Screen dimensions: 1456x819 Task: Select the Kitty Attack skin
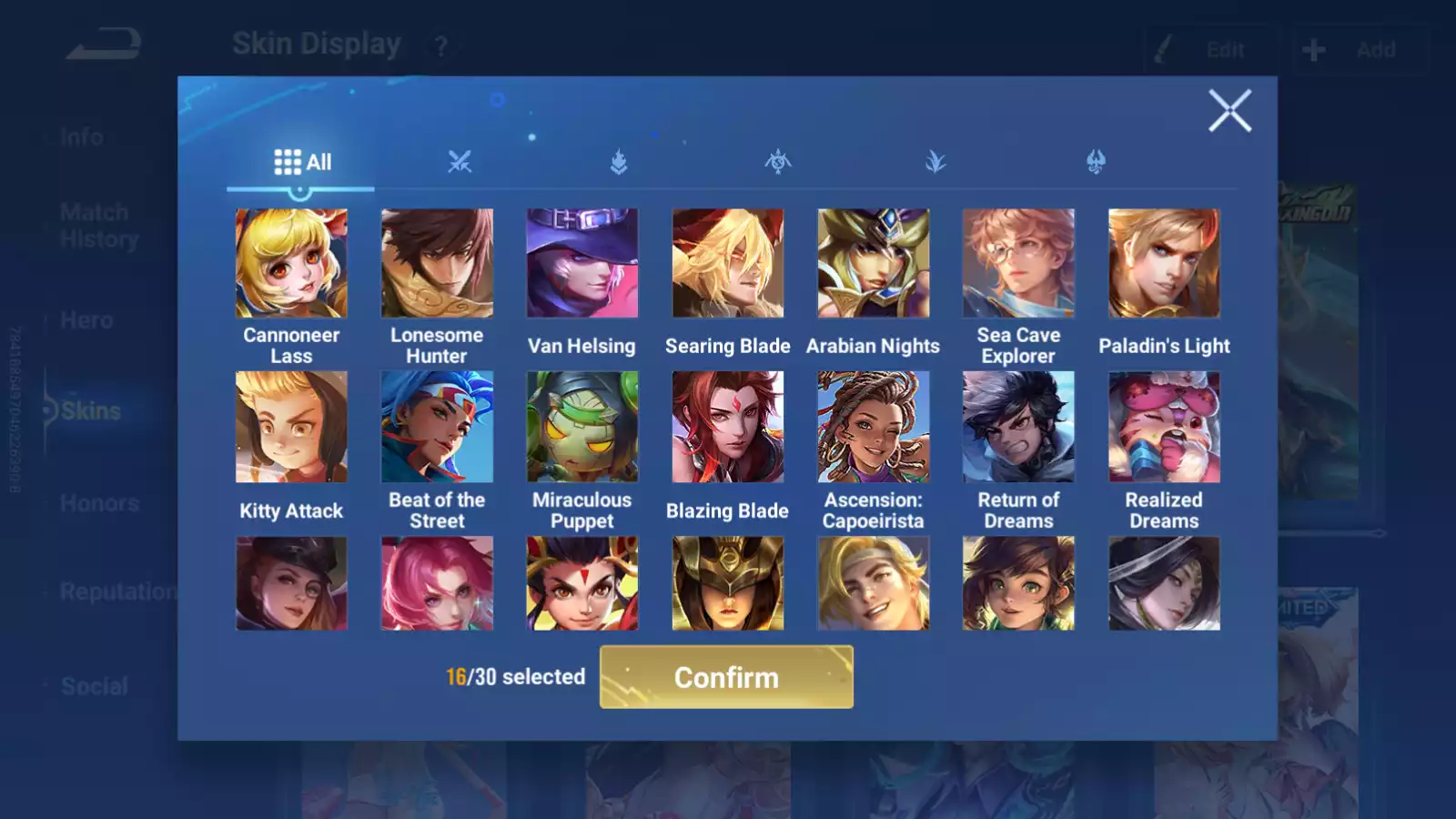291,427
